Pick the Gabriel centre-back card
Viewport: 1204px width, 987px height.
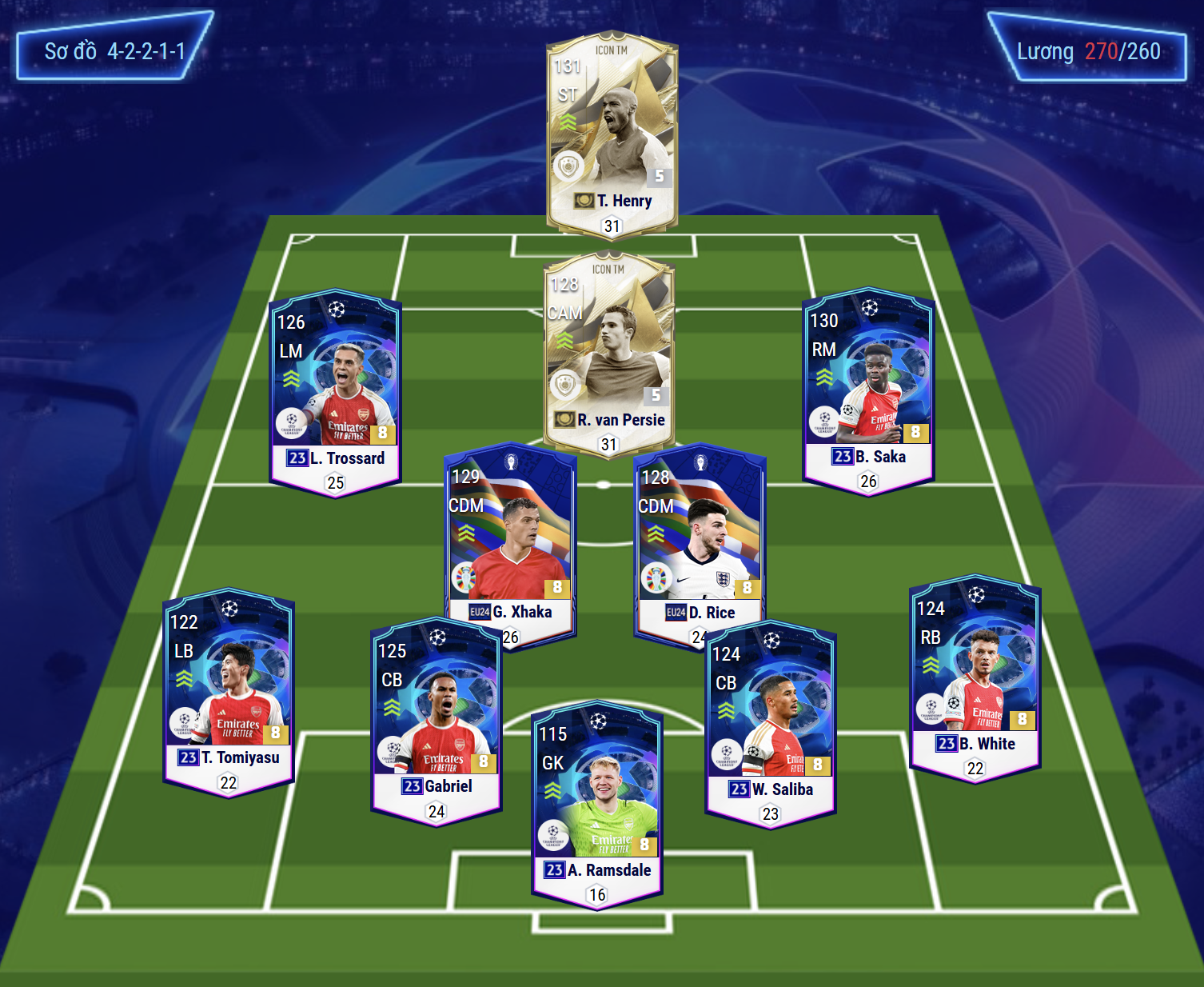click(x=437, y=720)
